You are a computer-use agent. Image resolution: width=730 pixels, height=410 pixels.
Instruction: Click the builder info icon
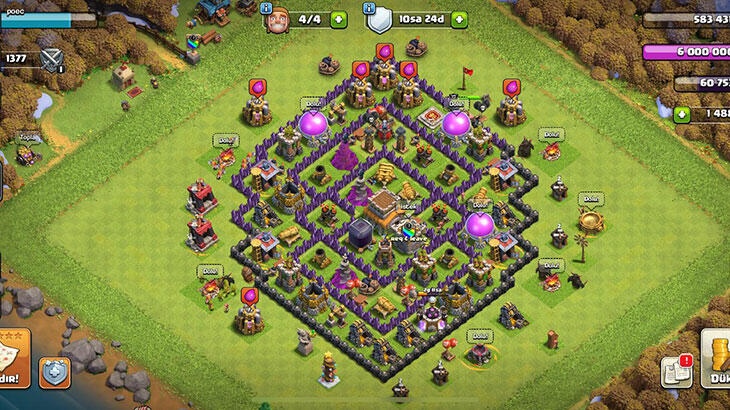pyautogui.click(x=266, y=7)
